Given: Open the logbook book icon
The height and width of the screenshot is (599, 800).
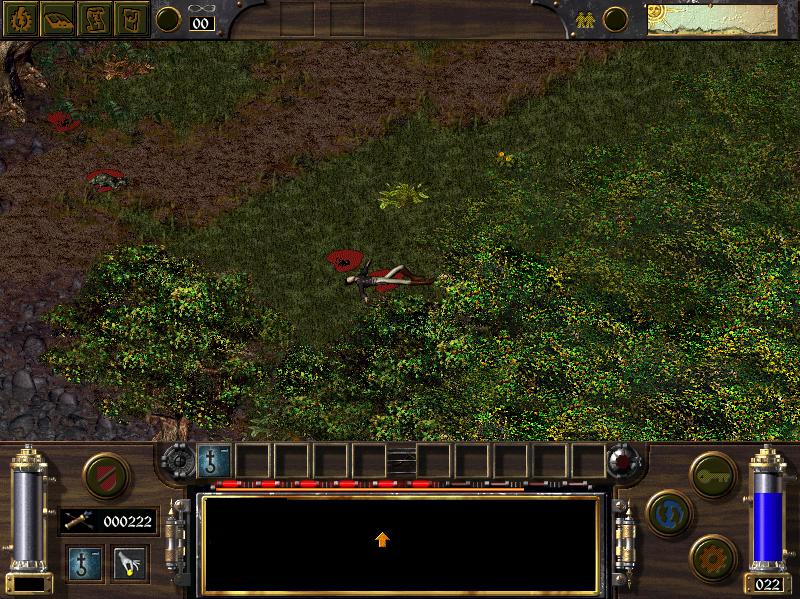Looking at the screenshot, I should point(57,19).
